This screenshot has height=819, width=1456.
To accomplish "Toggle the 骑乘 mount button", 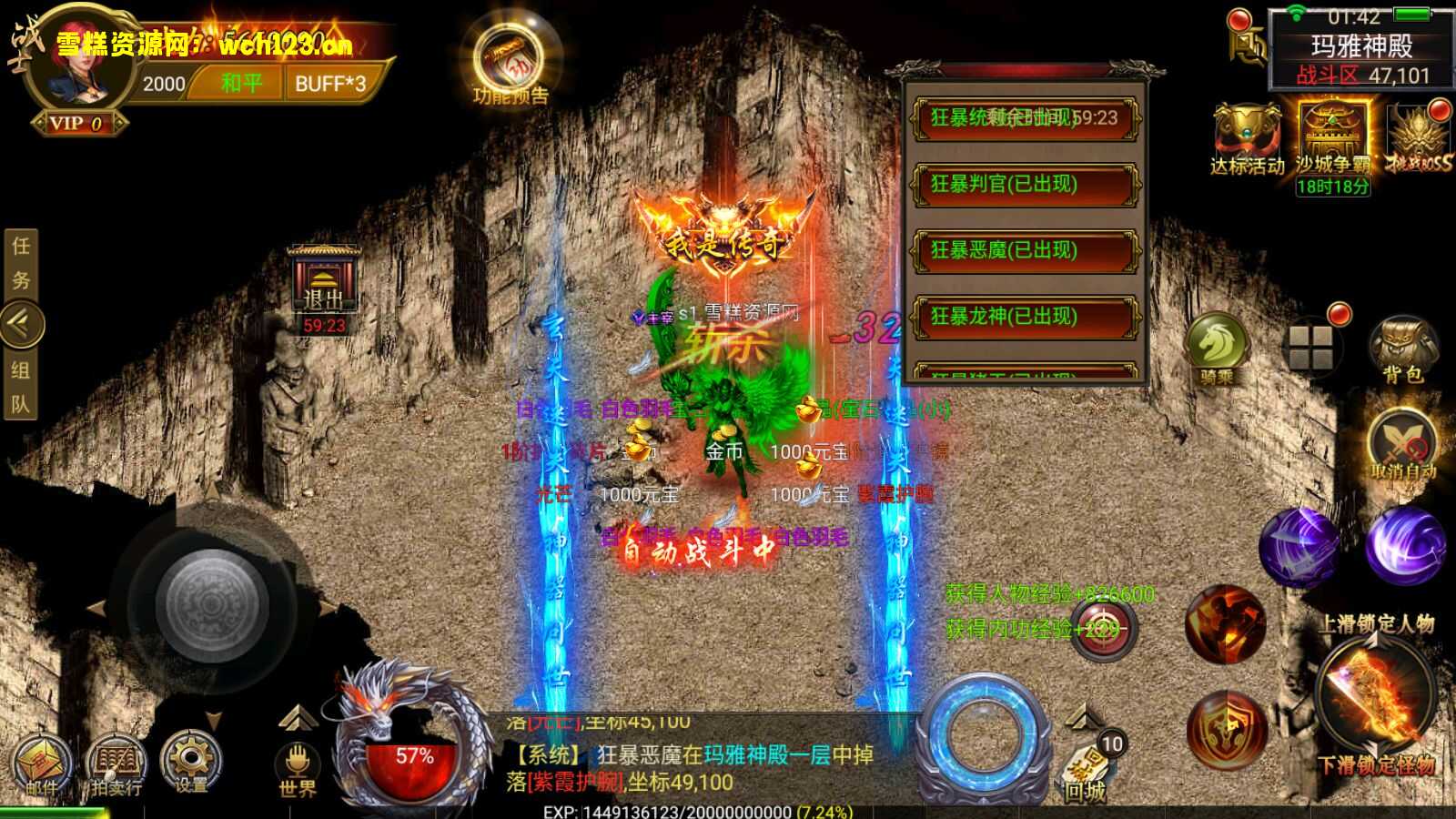I will click(1217, 346).
